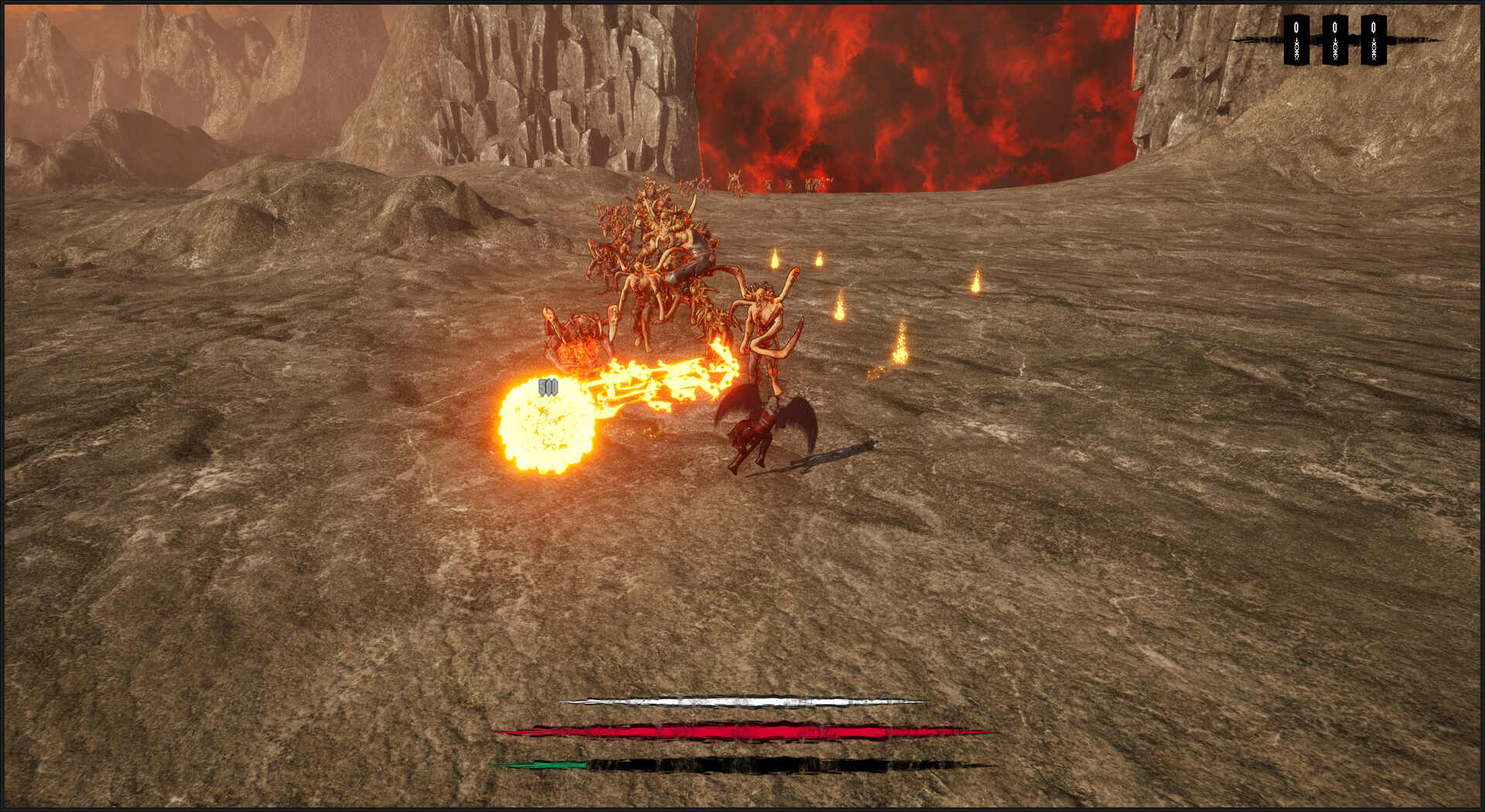The height and width of the screenshot is (812, 1485).
Task: Click the damage number 500
Action: point(548,385)
